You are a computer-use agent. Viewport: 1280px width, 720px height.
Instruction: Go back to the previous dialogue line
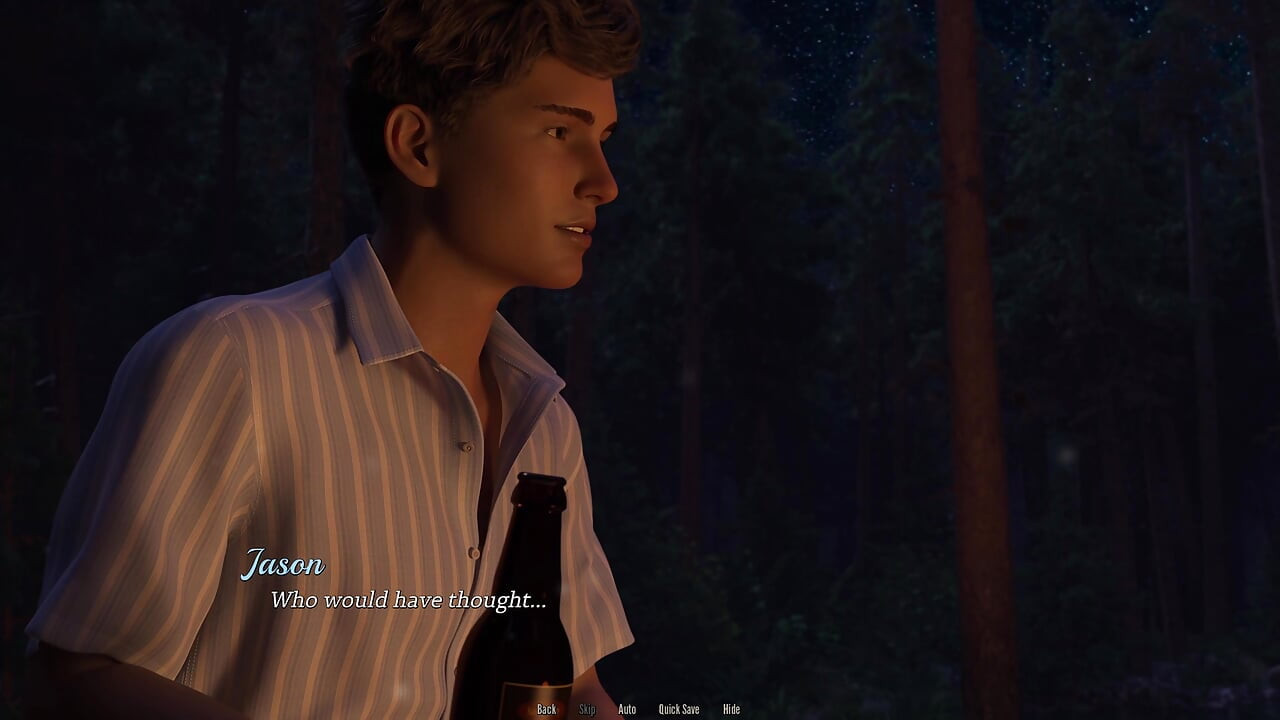[x=546, y=709]
